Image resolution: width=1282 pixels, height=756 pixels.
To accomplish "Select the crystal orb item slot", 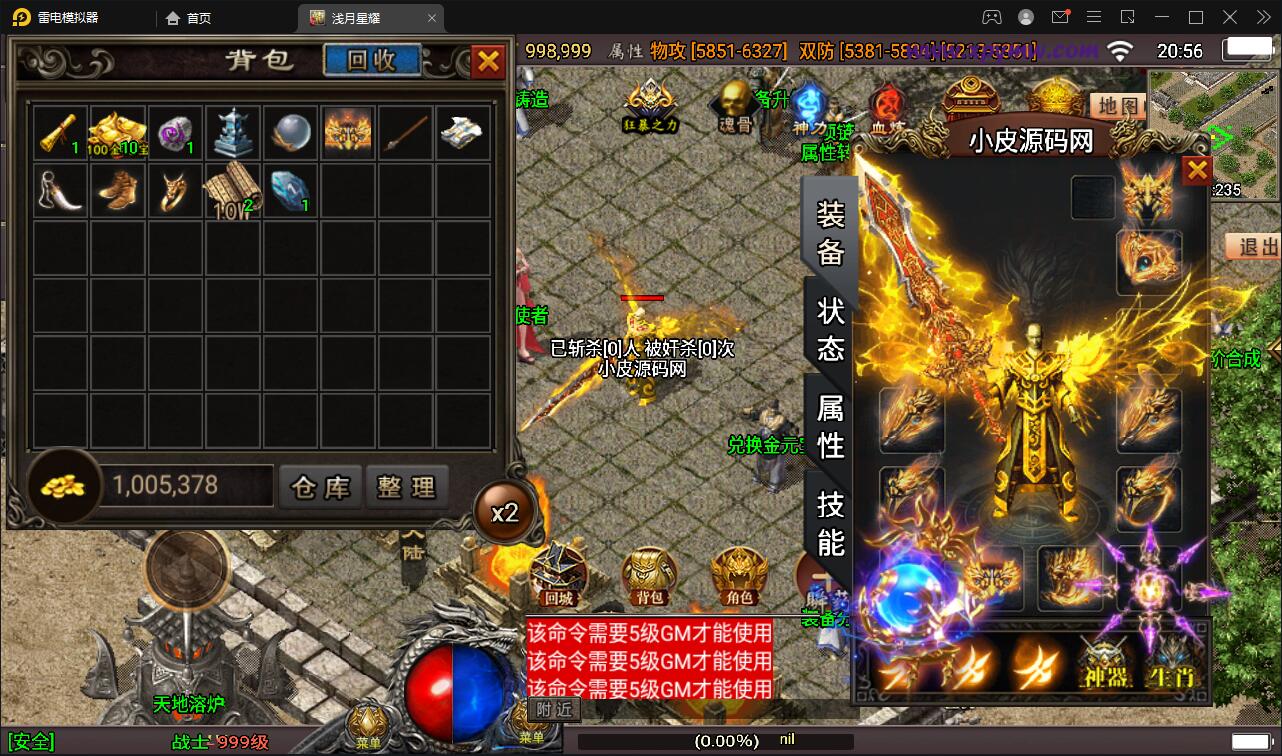I will pyautogui.click(x=291, y=133).
